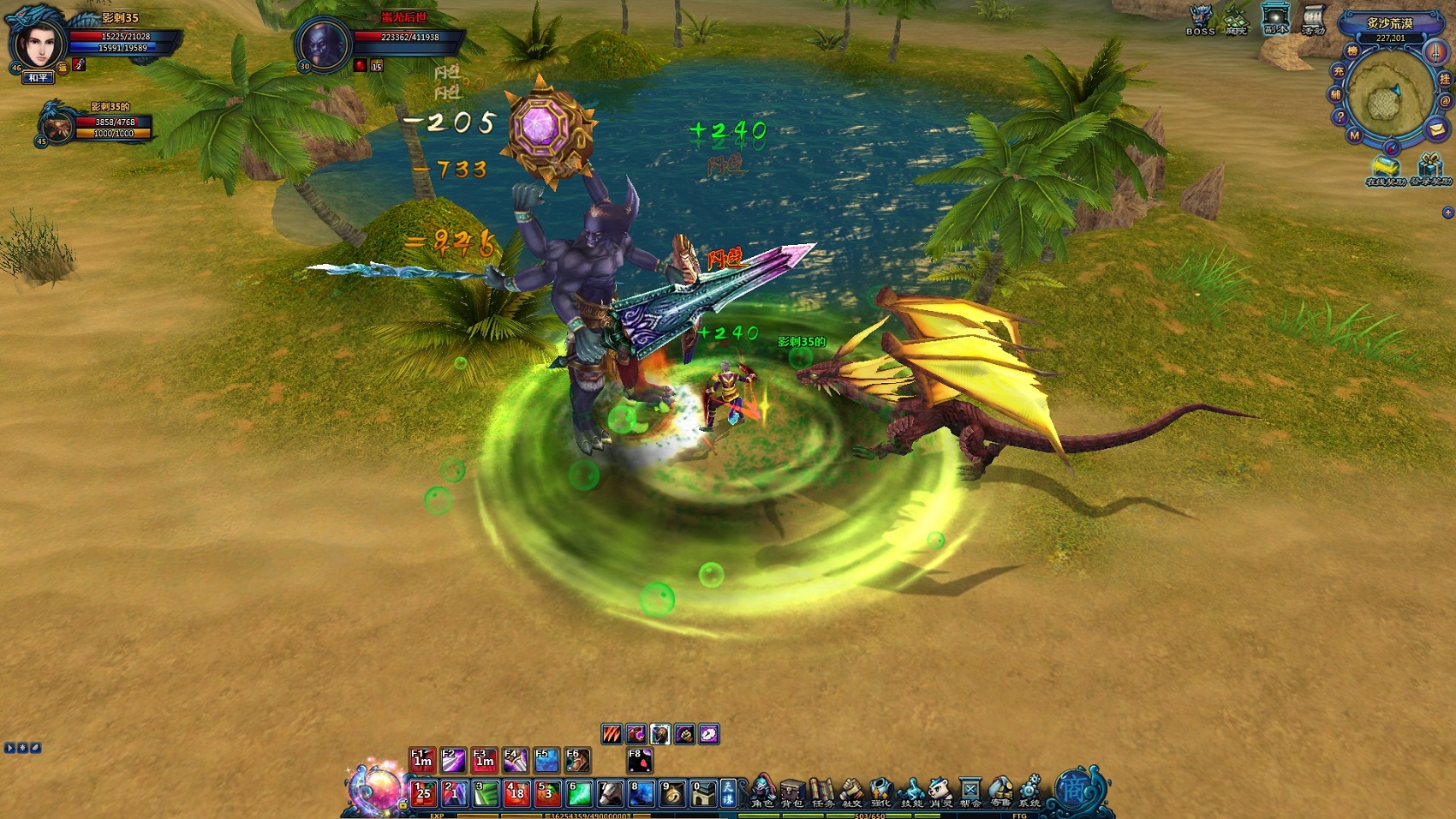Viewport: 1456px width, 819px height.
Task: Open the mail envelope button
Action: coord(1436,129)
